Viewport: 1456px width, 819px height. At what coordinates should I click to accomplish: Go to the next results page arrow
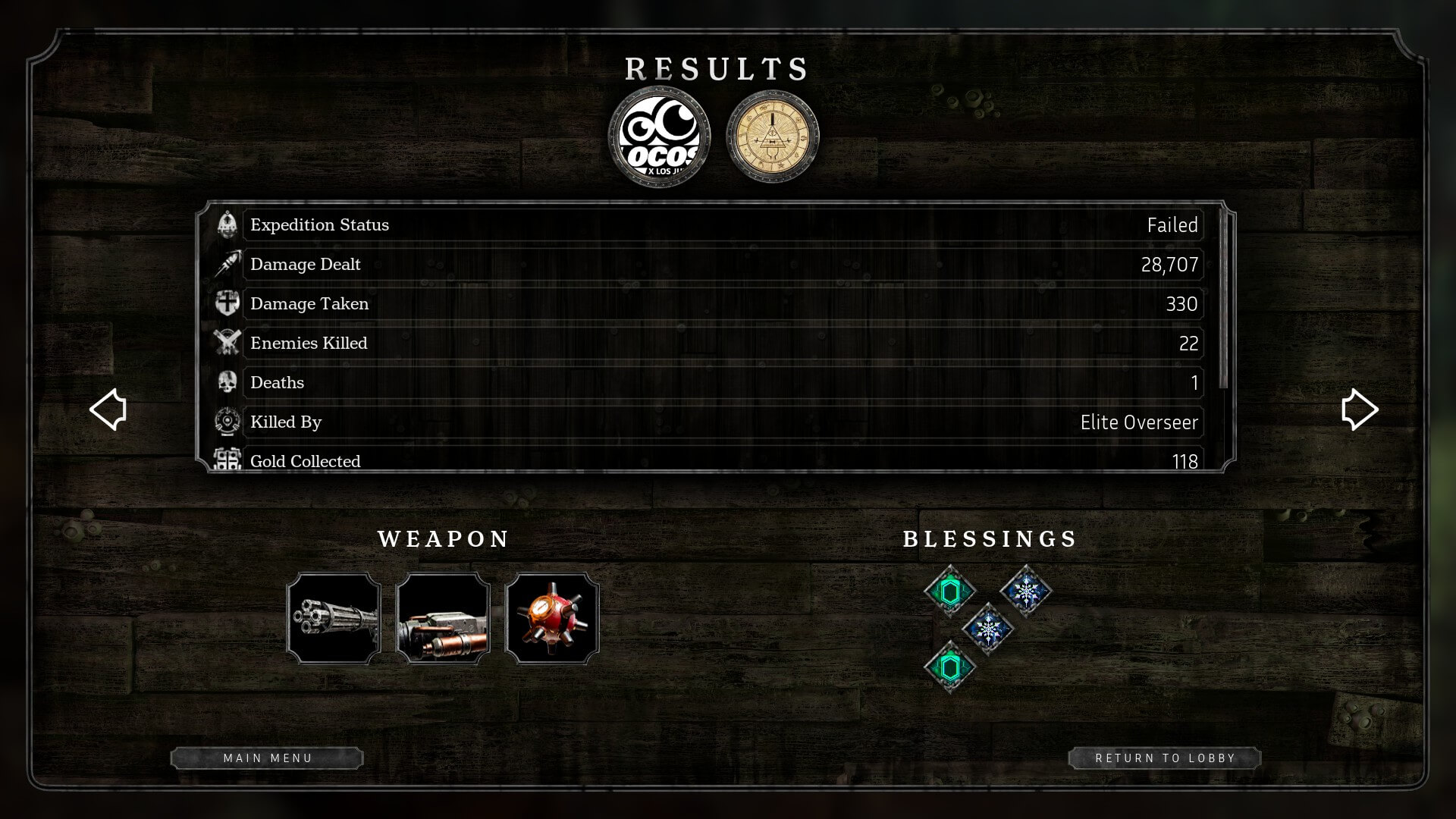(1359, 409)
